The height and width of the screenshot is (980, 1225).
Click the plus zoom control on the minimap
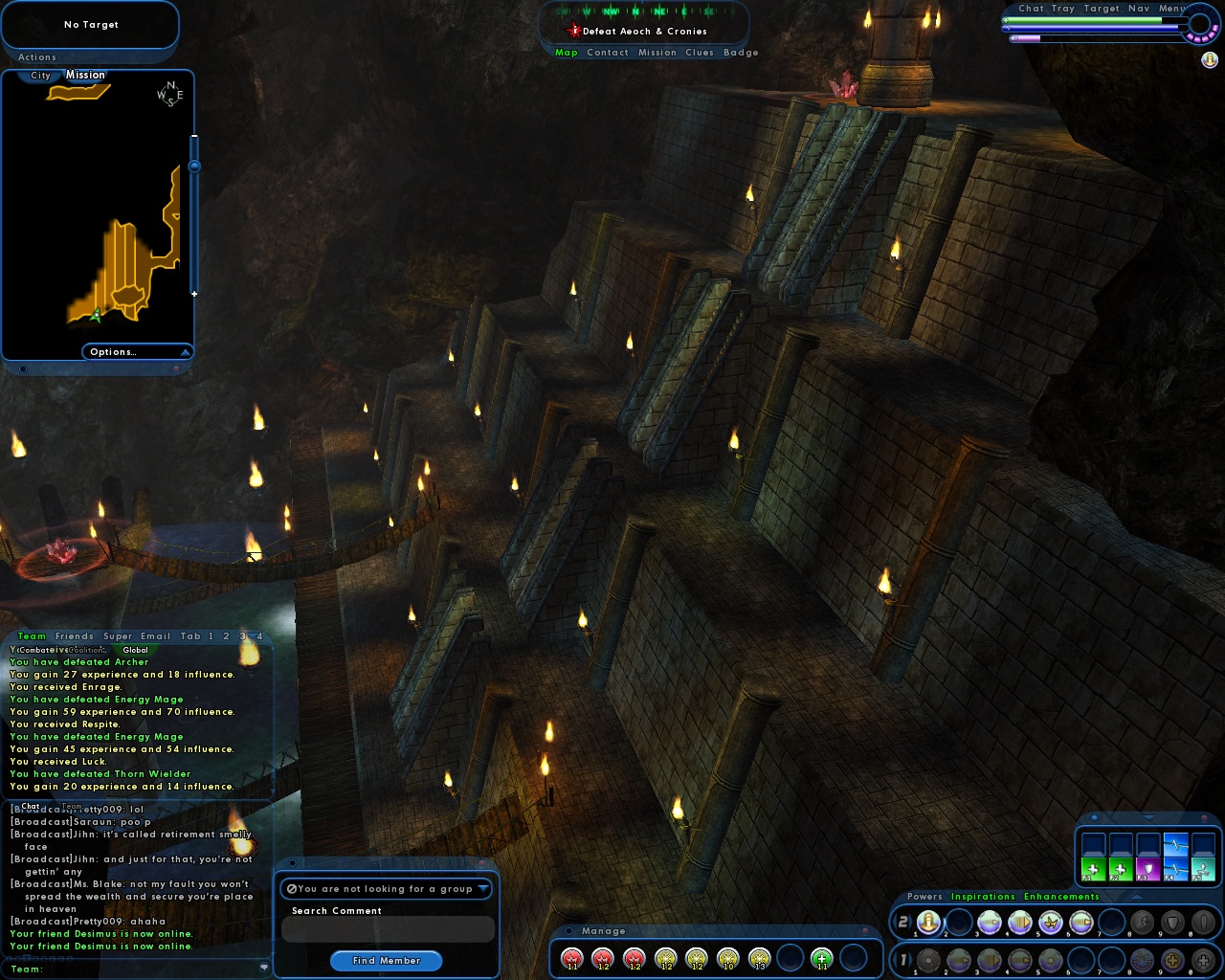click(x=194, y=294)
